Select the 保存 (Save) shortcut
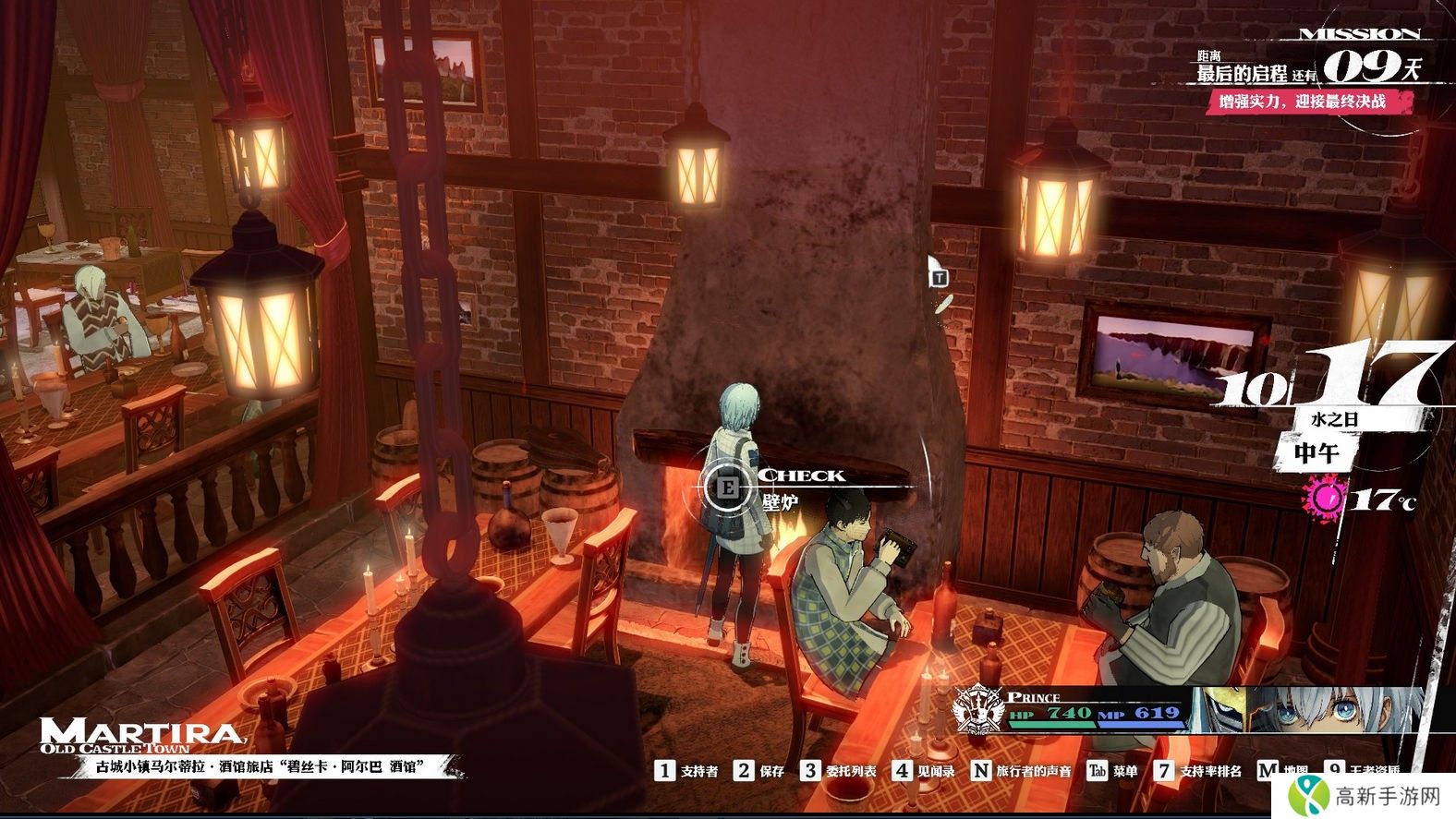 [759, 771]
